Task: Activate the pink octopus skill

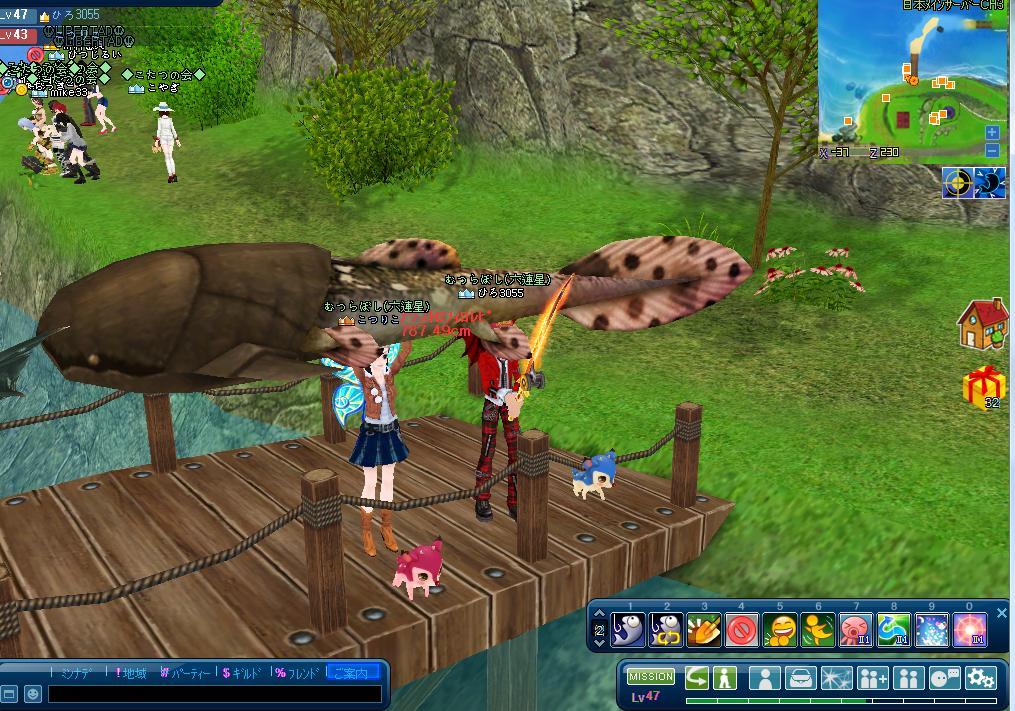Action: [856, 630]
